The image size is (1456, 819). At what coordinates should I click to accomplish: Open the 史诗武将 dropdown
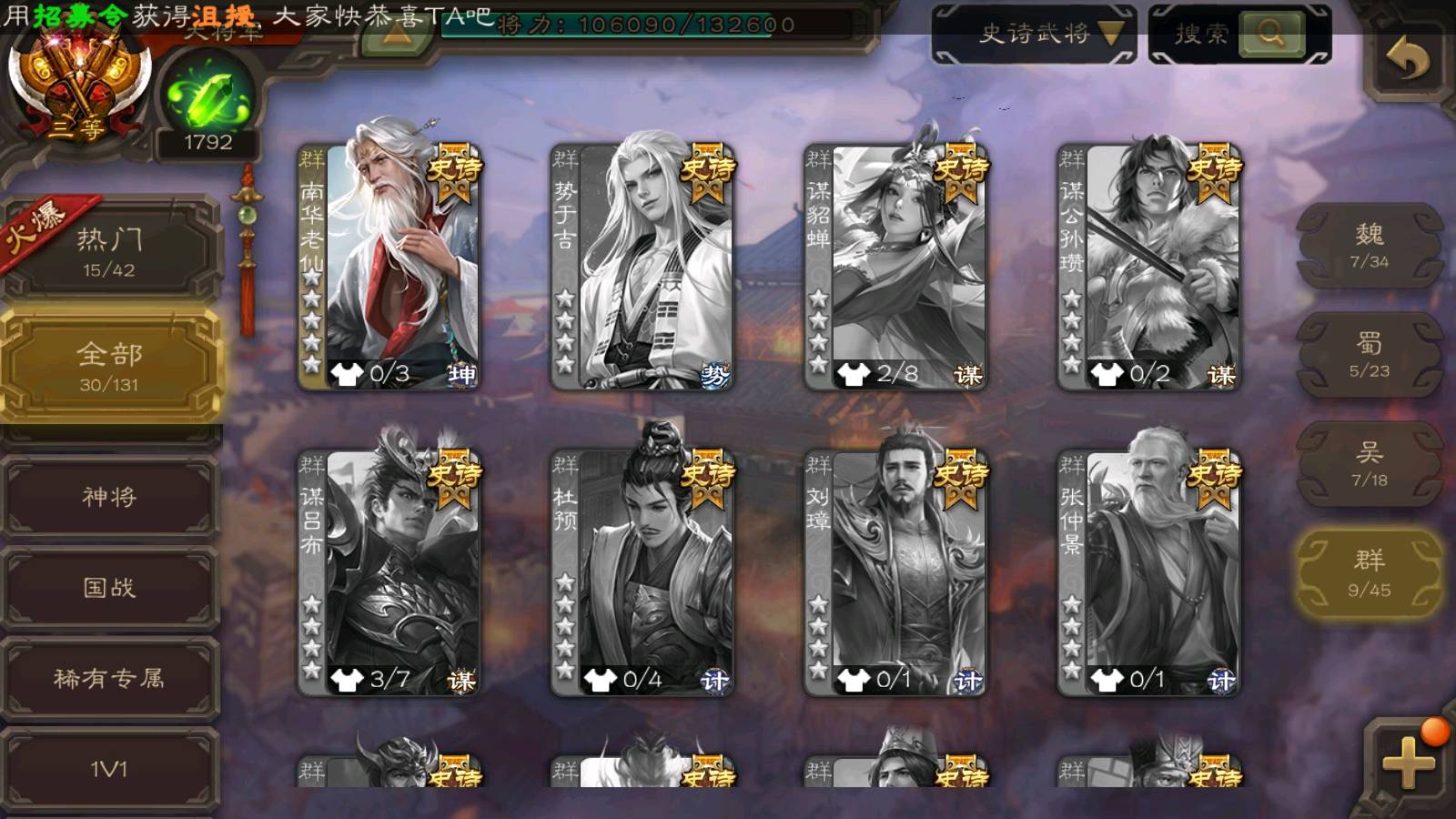pyautogui.click(x=1035, y=35)
